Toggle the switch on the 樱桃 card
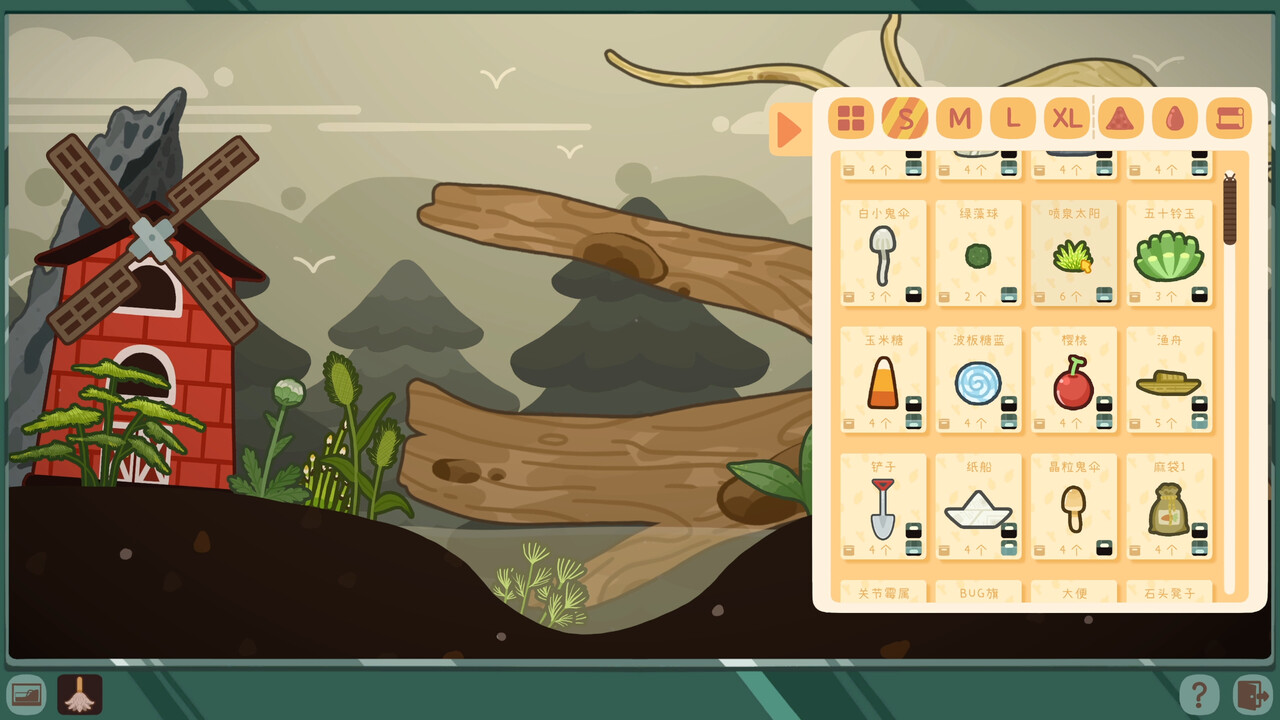The width and height of the screenshot is (1280, 720). tap(1105, 412)
